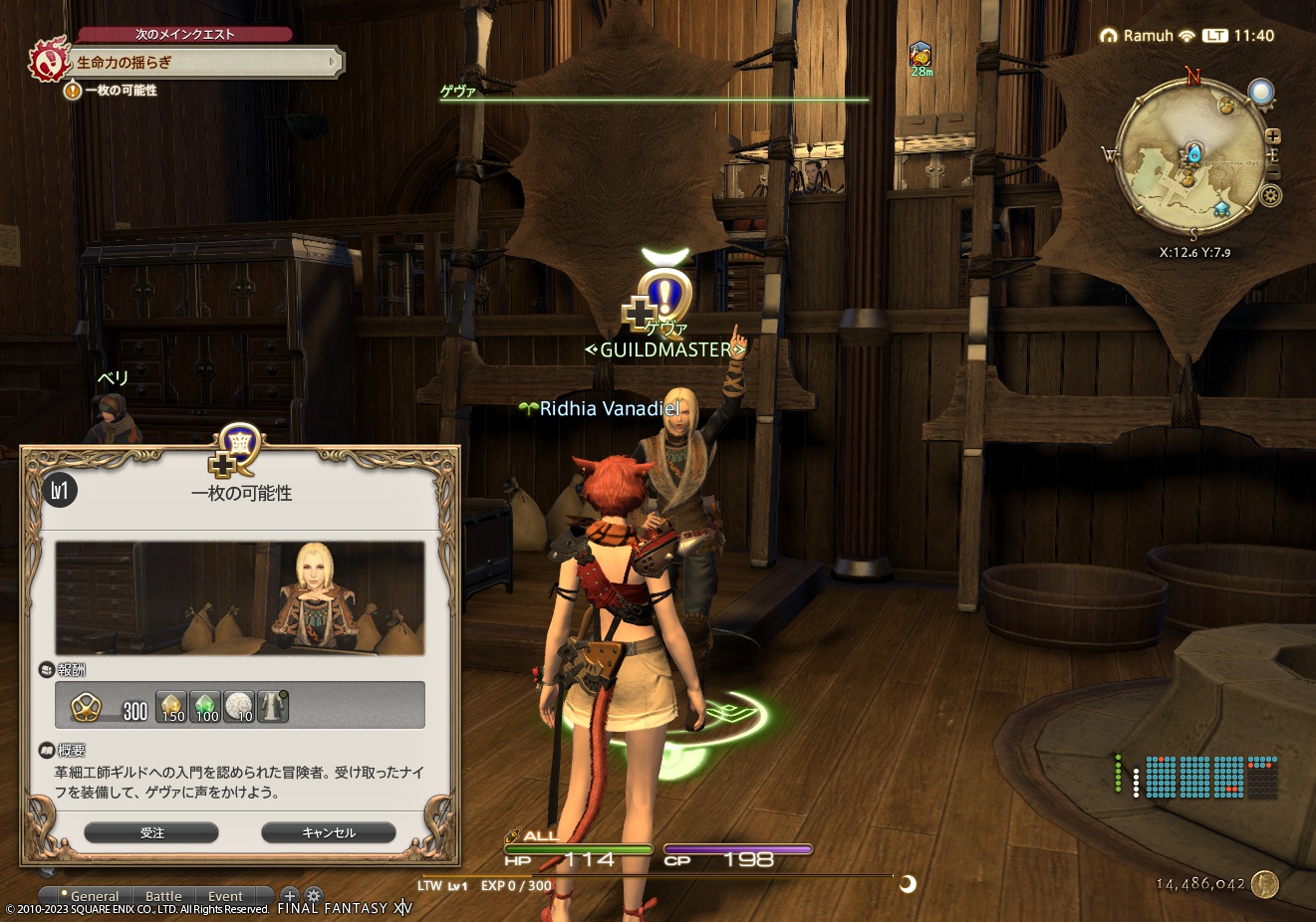The height and width of the screenshot is (922, 1316).
Task: Switch to the Battle chat tab
Action: pyautogui.click(x=163, y=895)
